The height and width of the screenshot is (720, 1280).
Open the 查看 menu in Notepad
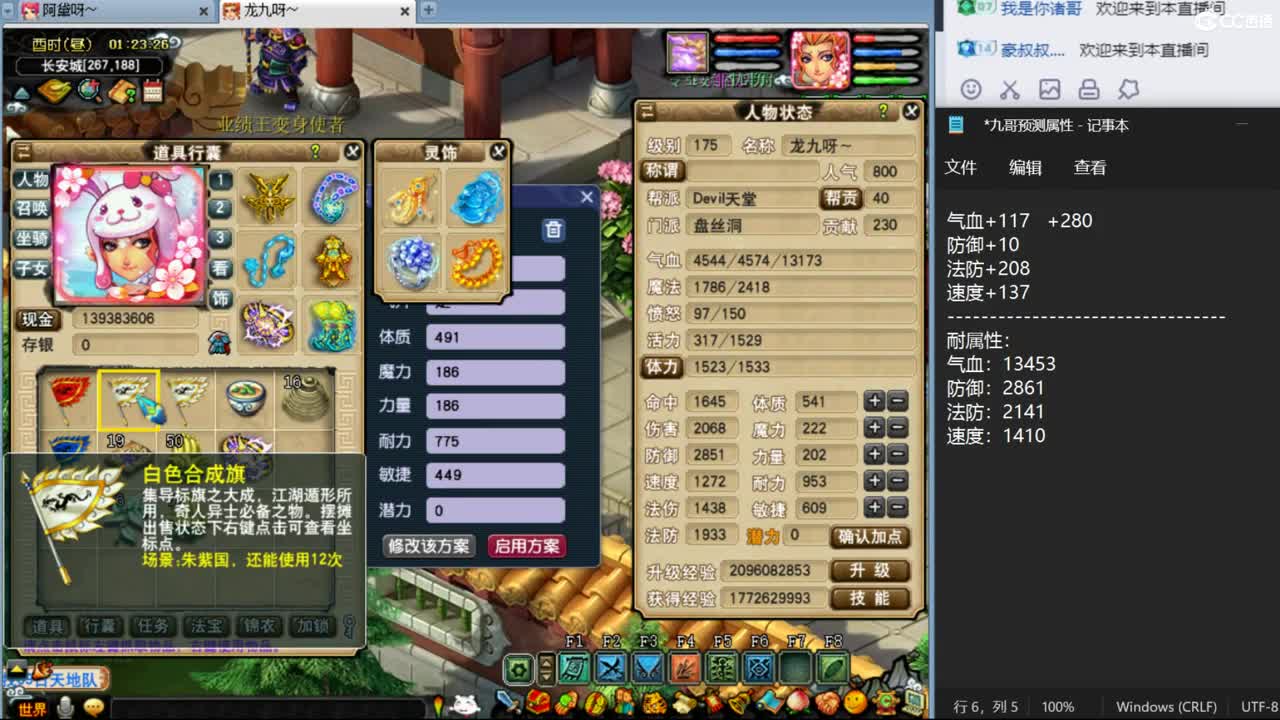pyautogui.click(x=1090, y=168)
